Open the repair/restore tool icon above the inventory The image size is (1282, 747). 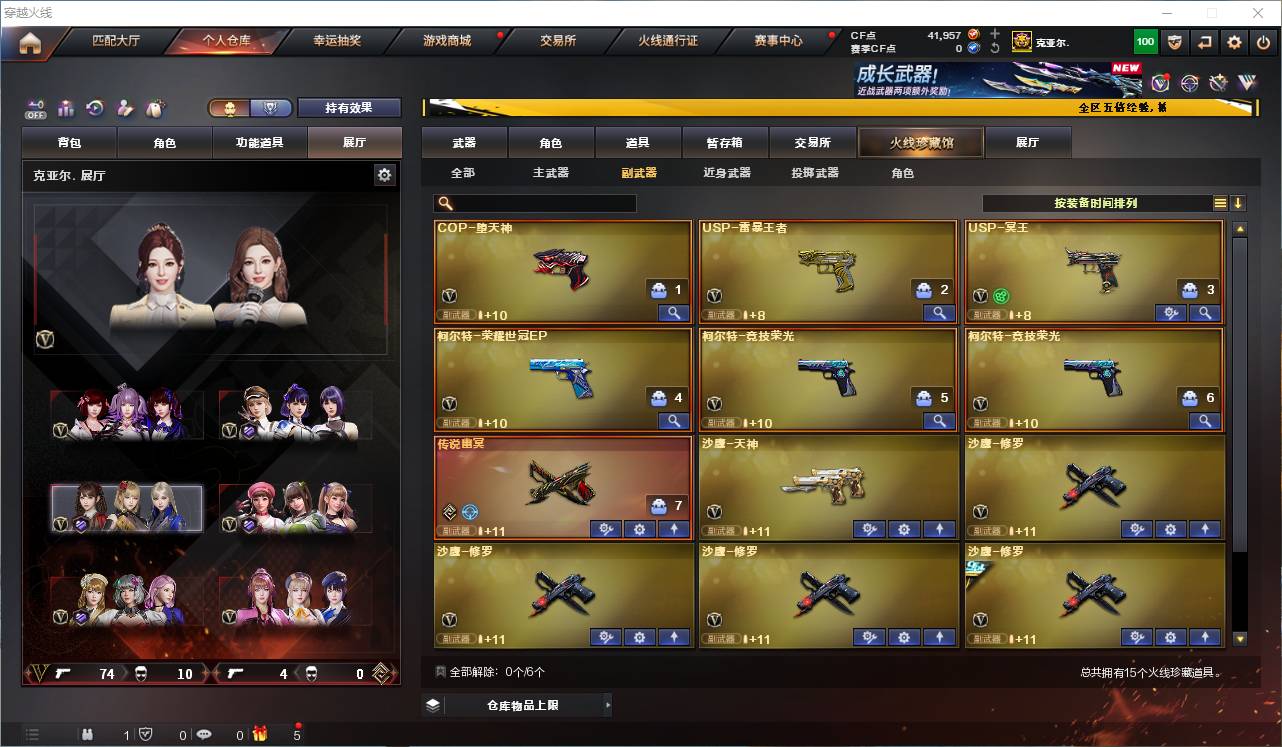[94, 106]
